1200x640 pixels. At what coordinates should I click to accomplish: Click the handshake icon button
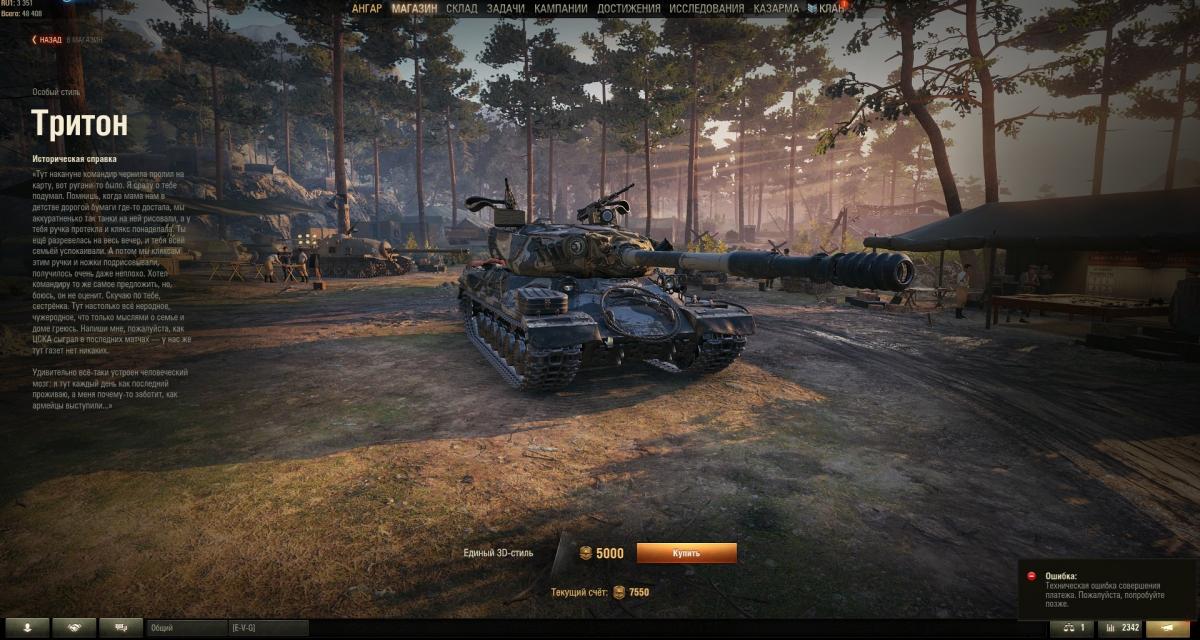tap(74, 628)
